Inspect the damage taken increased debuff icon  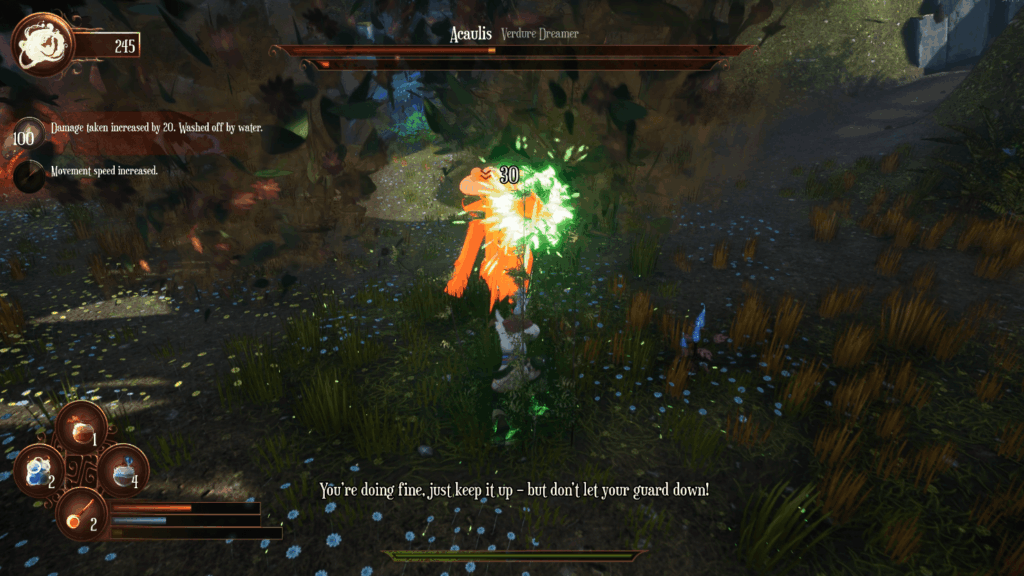pyautogui.click(x=28, y=137)
